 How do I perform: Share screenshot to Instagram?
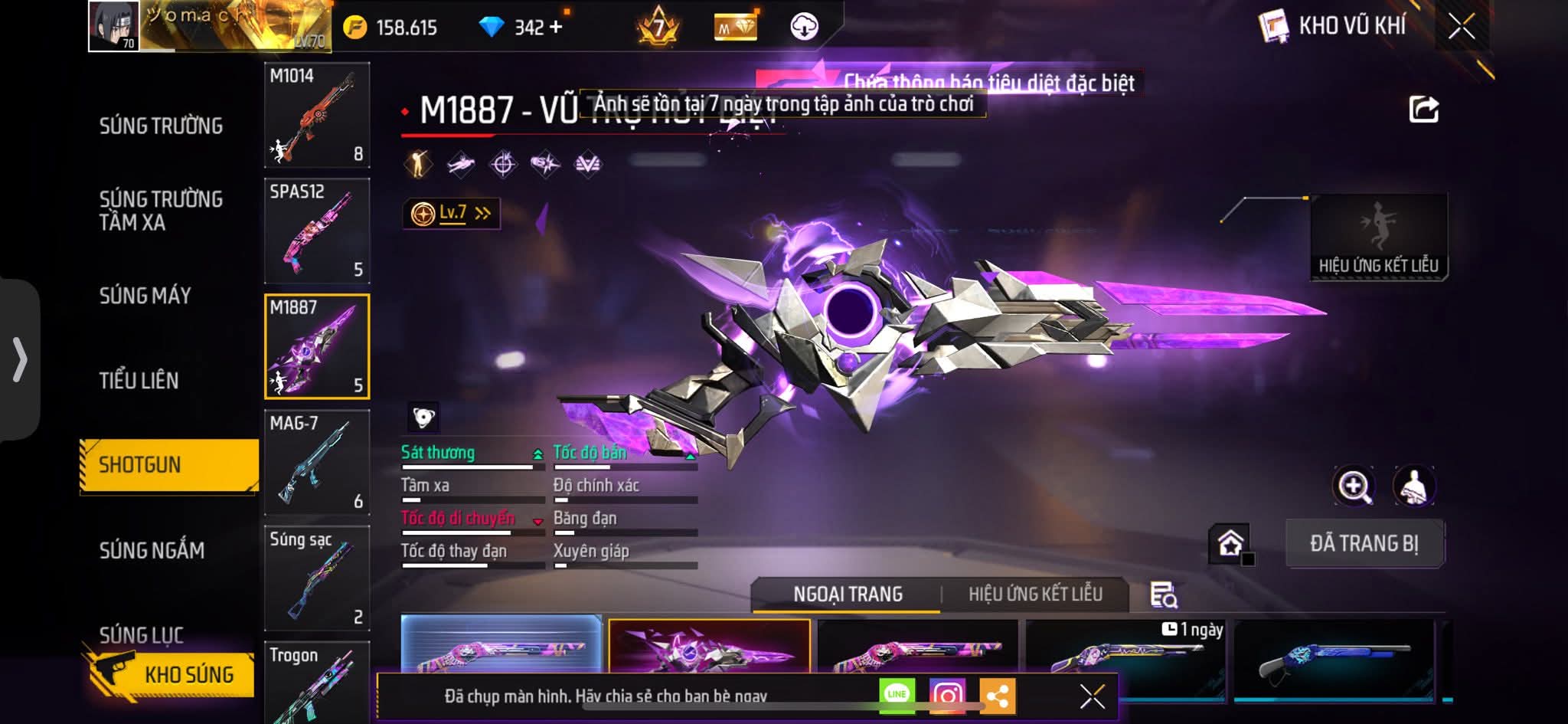coord(947,695)
